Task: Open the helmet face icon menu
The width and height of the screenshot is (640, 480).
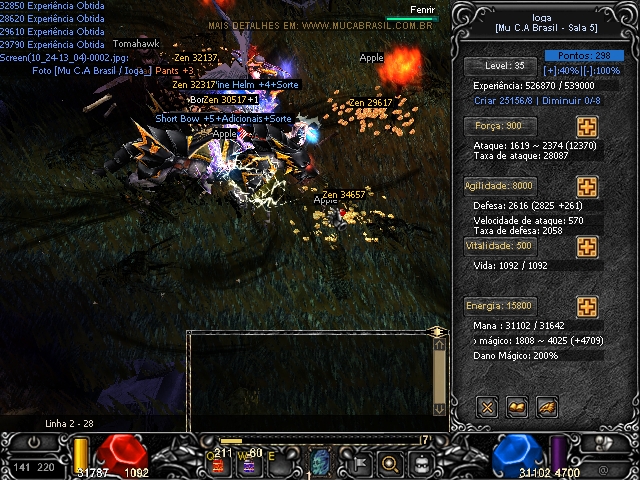Action: click(x=422, y=463)
